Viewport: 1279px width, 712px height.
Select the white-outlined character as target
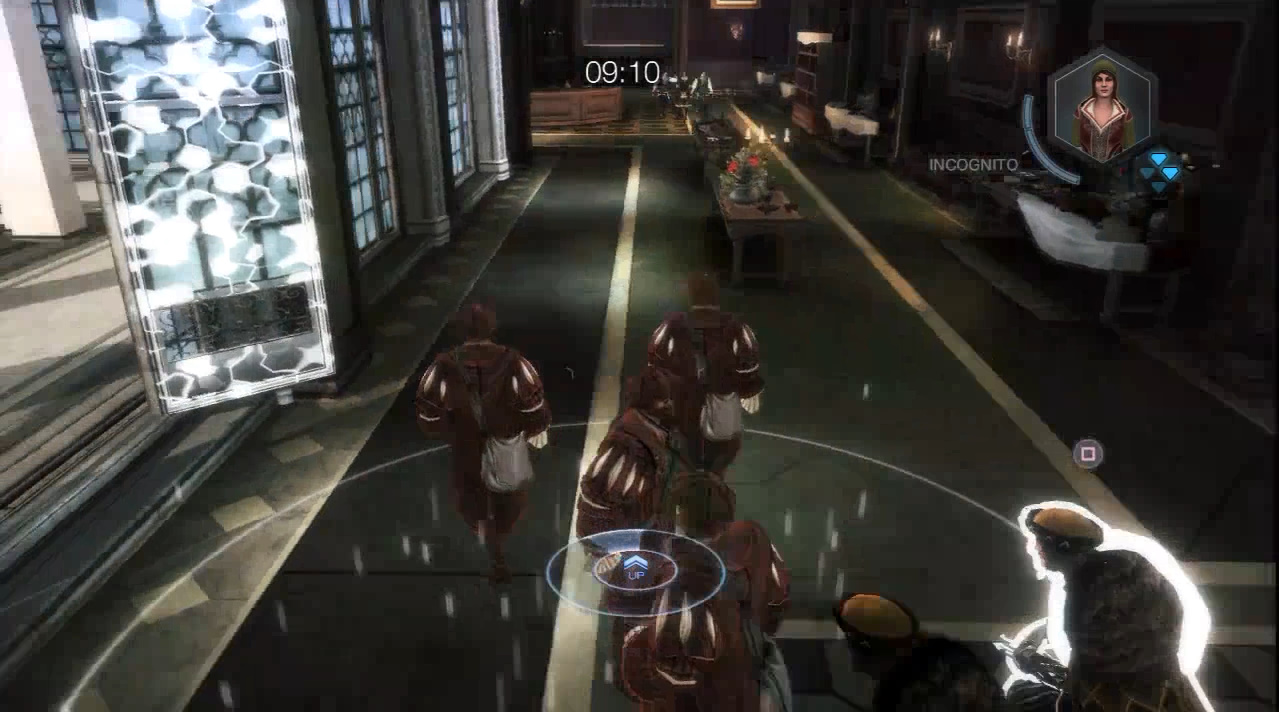1112,609
